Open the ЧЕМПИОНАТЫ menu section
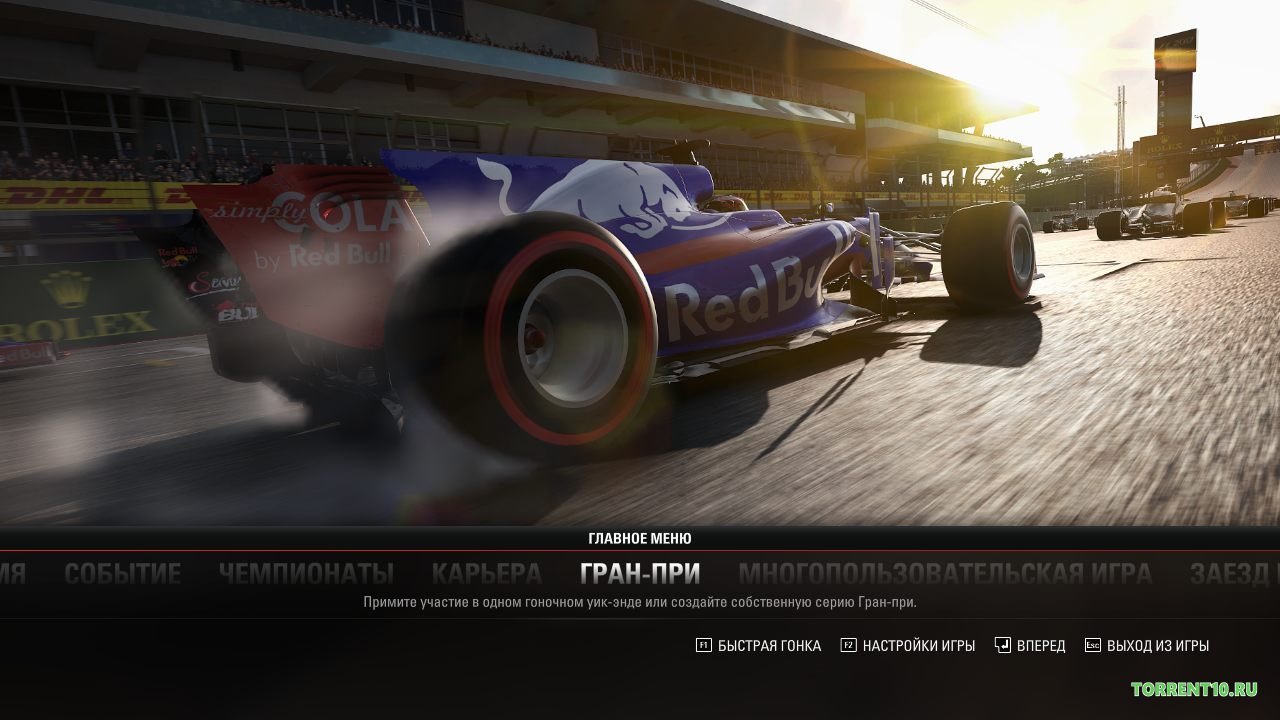Image resolution: width=1280 pixels, height=720 pixels. [306, 573]
